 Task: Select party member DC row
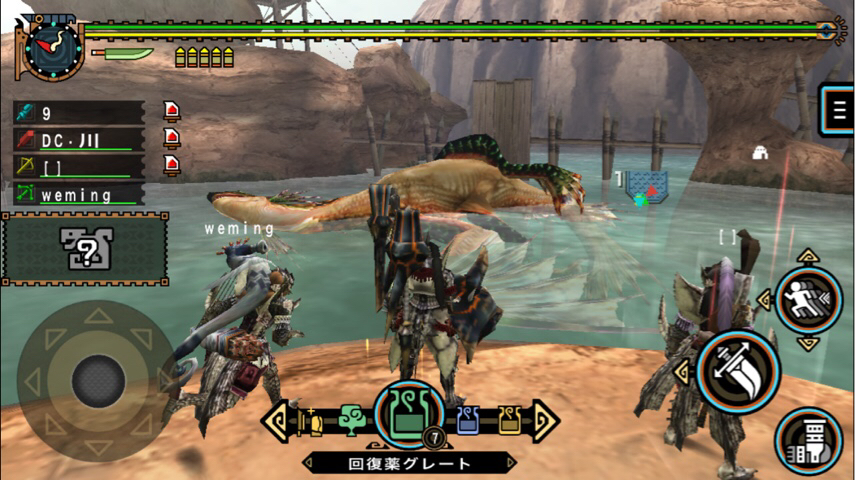click(78, 140)
